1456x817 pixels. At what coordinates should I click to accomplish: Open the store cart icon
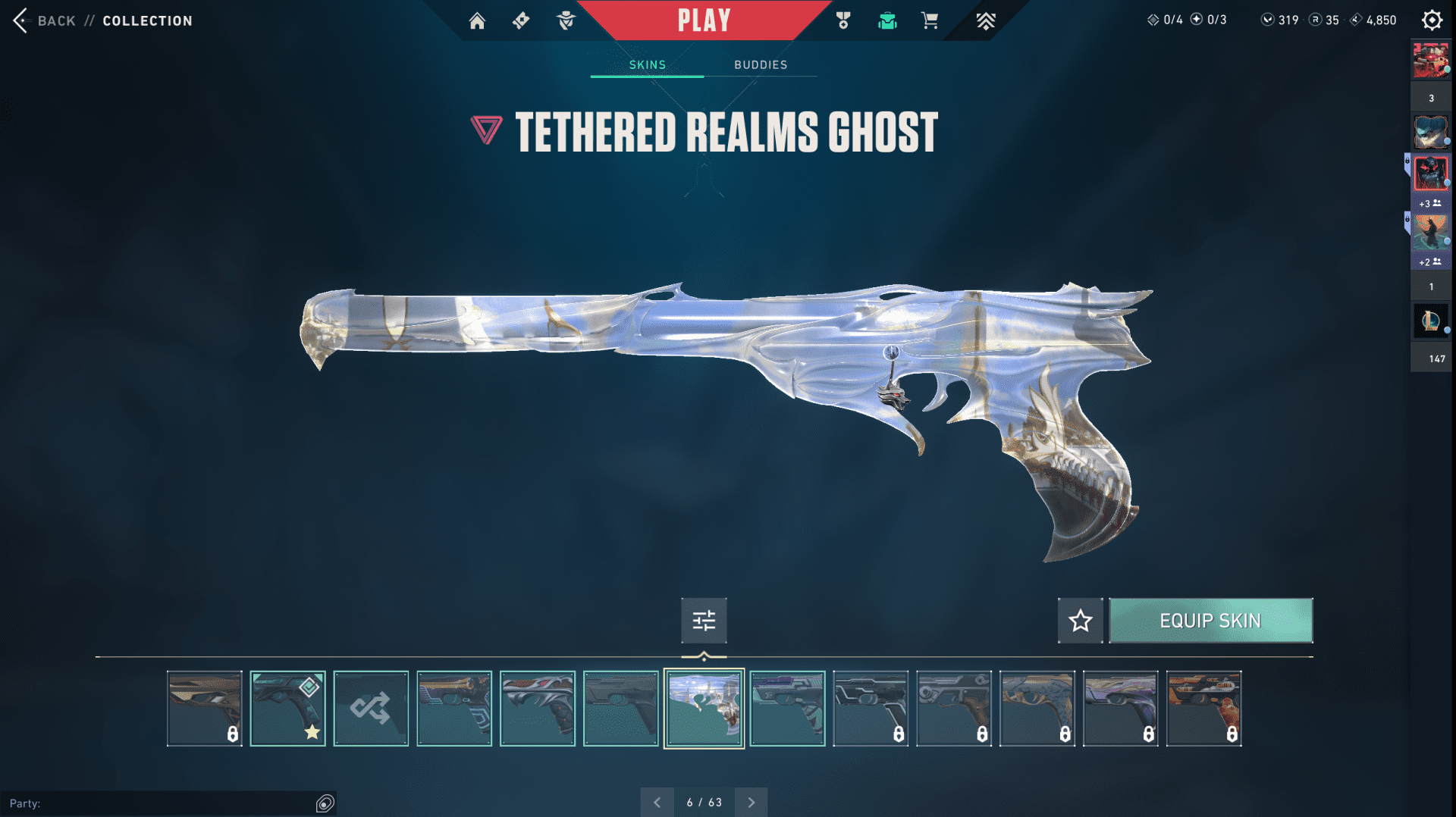coord(930,20)
